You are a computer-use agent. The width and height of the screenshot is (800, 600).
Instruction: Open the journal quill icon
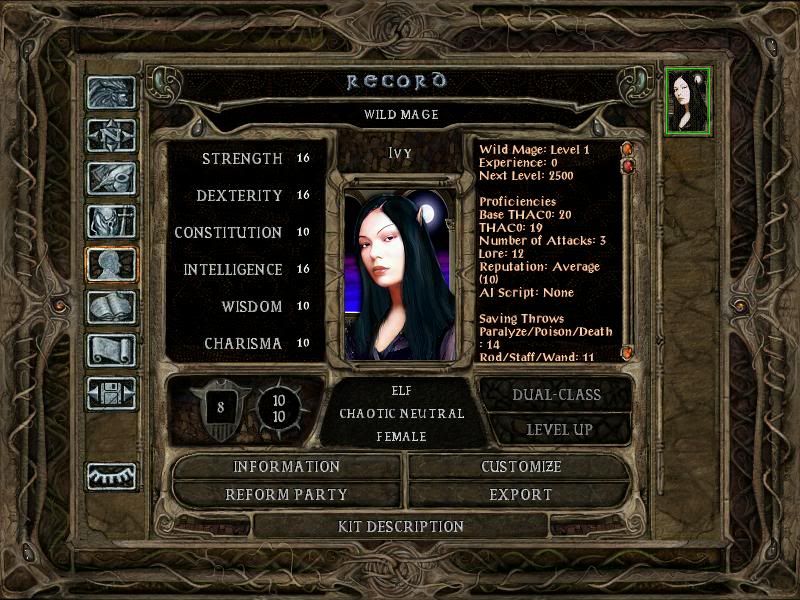click(x=111, y=179)
